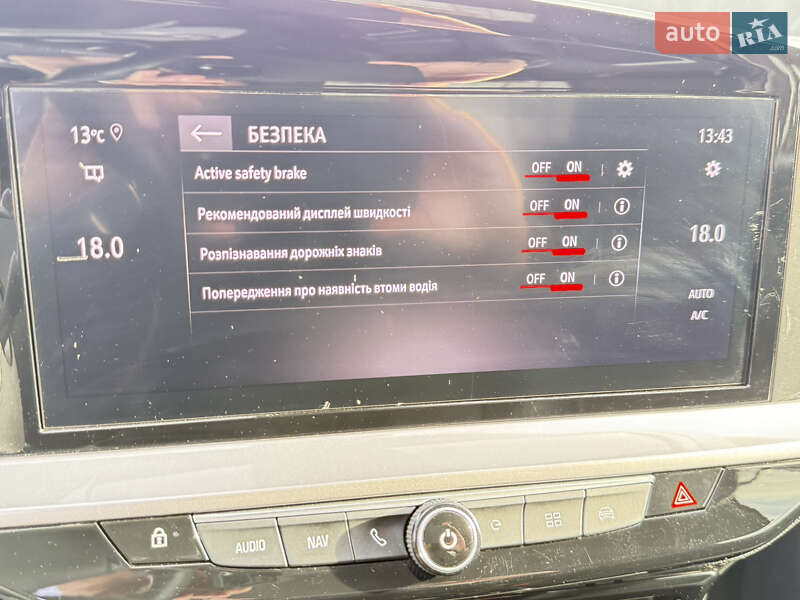Enable ON for Попередження про наявність втоми водія

(x=568, y=278)
